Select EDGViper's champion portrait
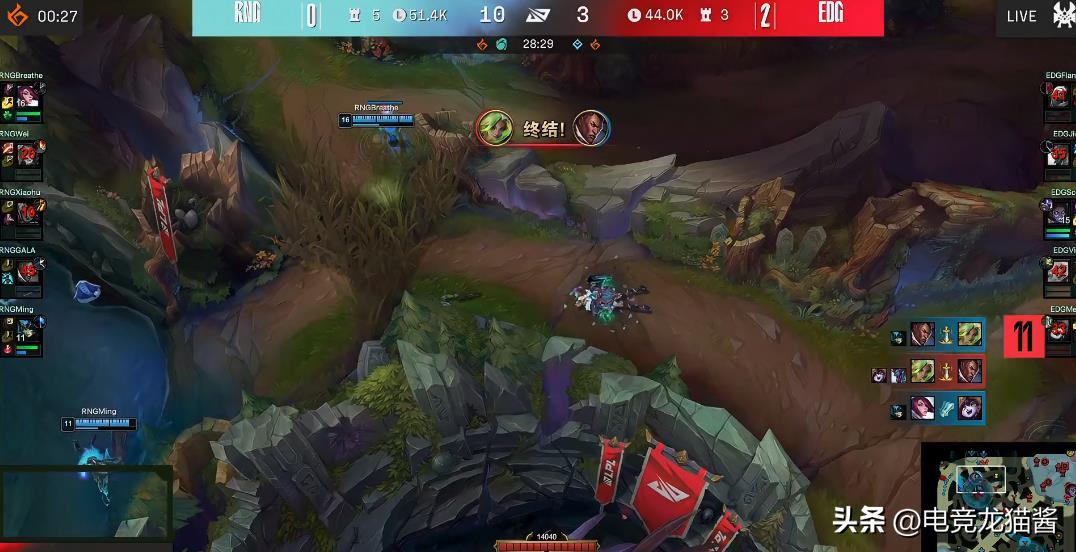 click(x=1059, y=269)
